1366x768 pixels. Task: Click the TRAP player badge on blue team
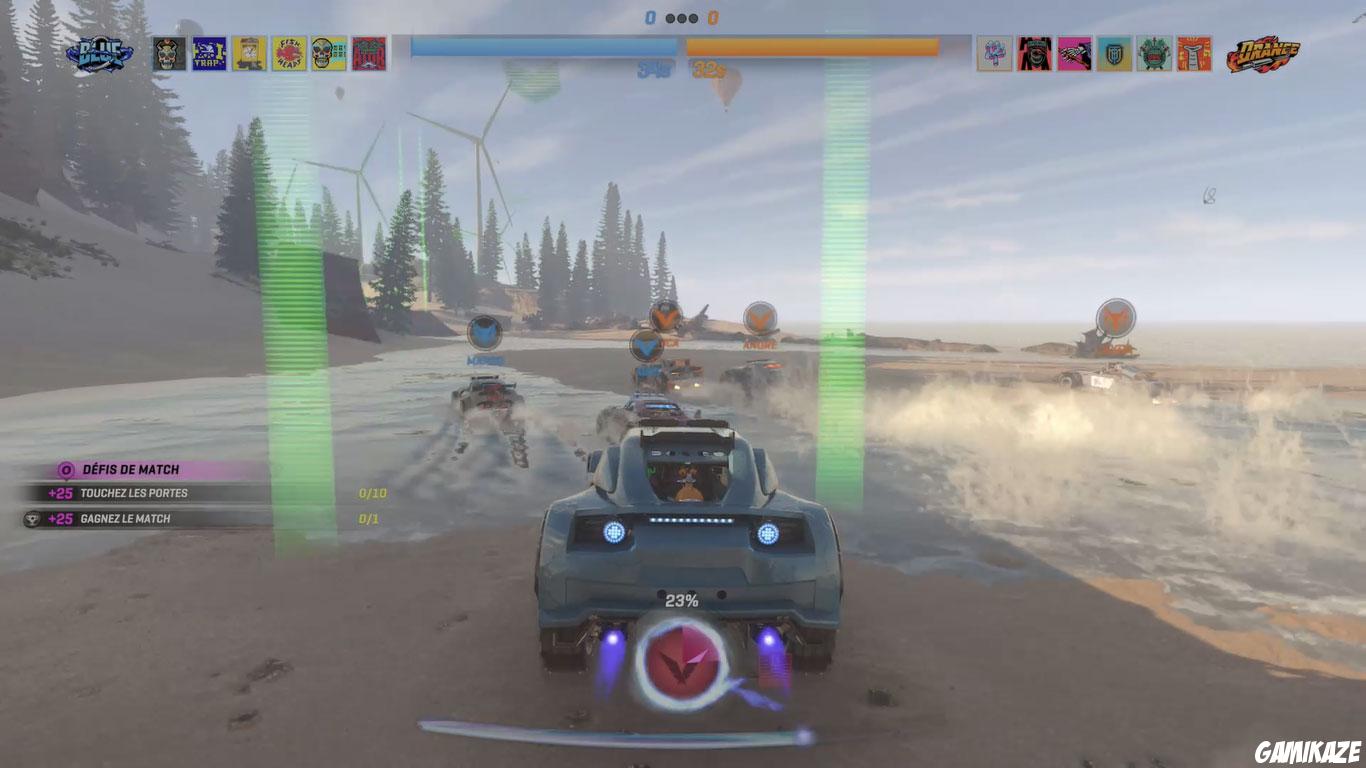point(206,48)
